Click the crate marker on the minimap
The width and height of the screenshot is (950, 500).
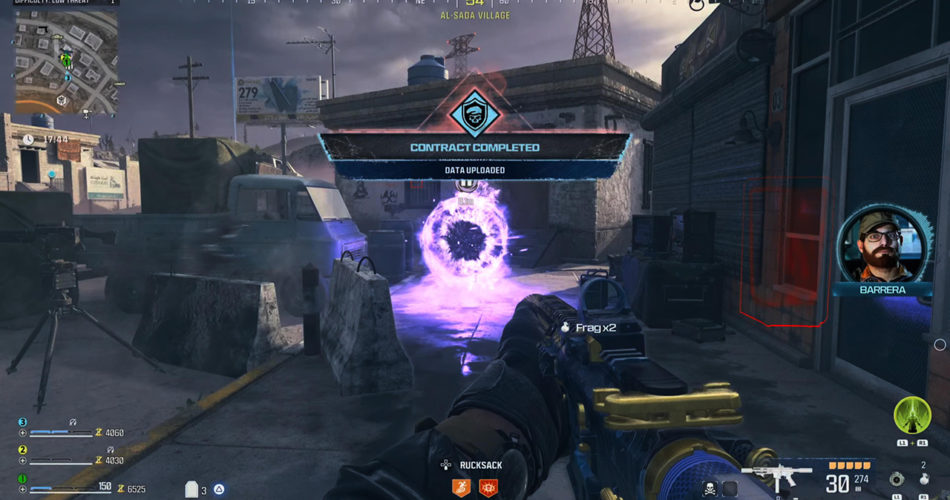[62, 100]
